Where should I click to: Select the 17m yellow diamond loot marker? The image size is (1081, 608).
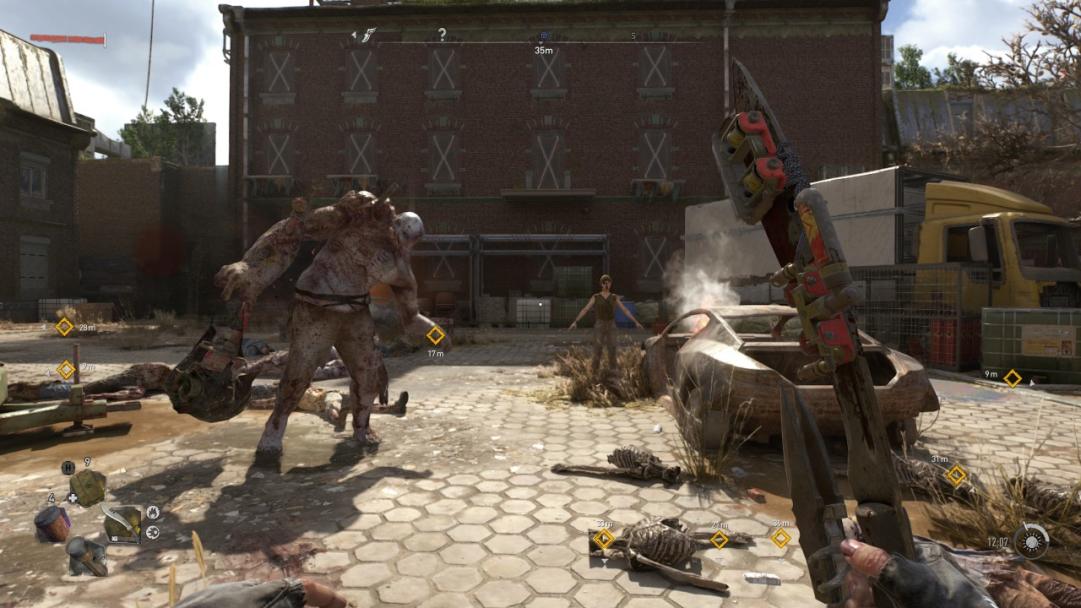(435, 335)
